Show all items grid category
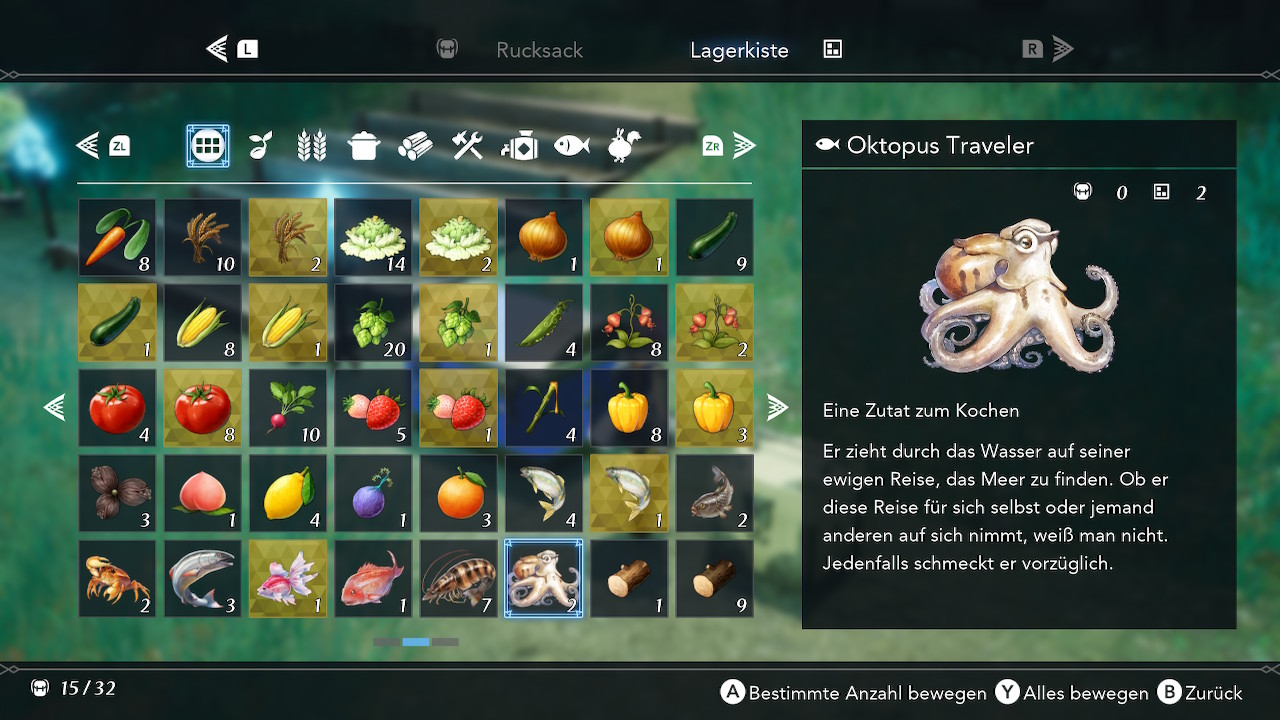 tap(207, 146)
